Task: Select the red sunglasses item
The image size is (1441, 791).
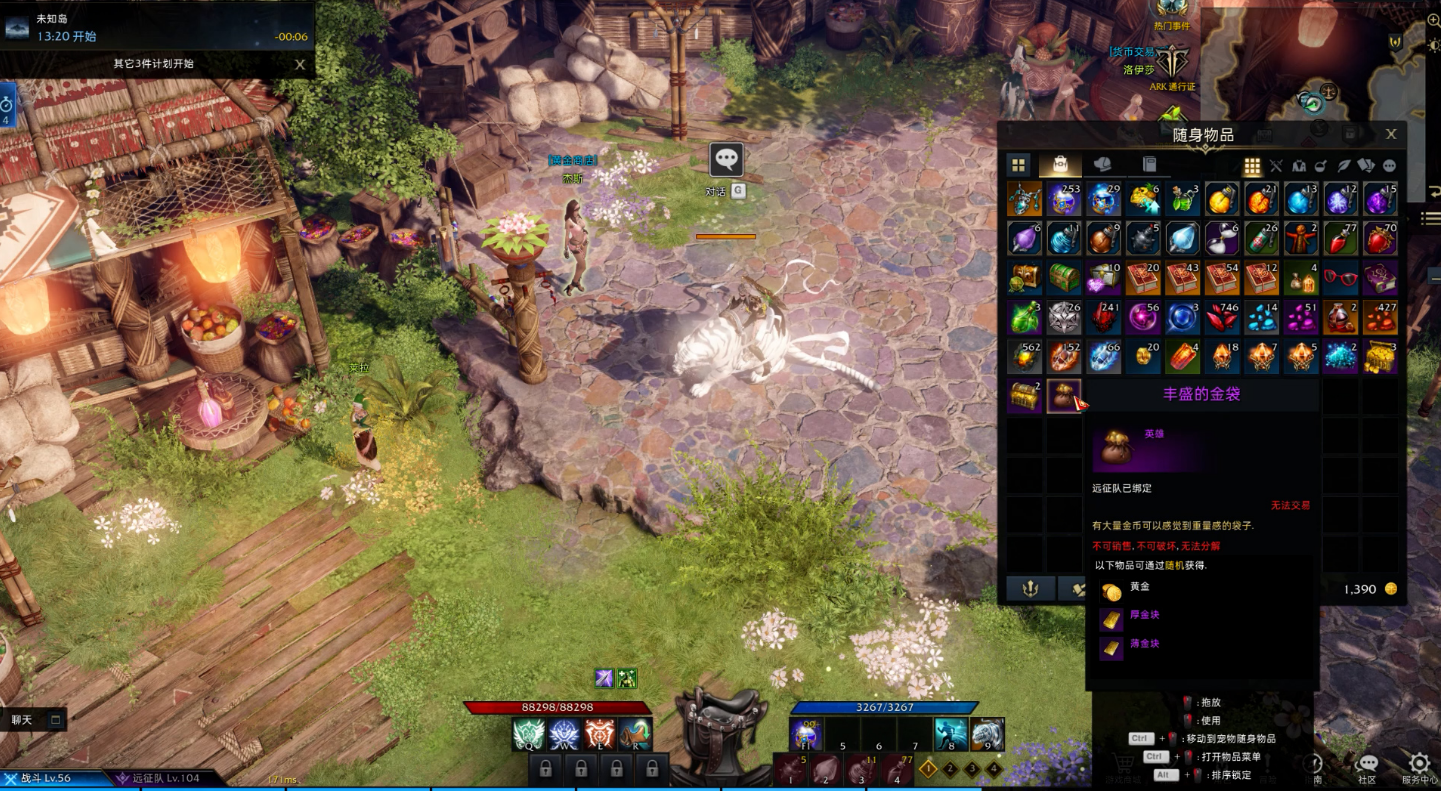Action: tap(1339, 278)
